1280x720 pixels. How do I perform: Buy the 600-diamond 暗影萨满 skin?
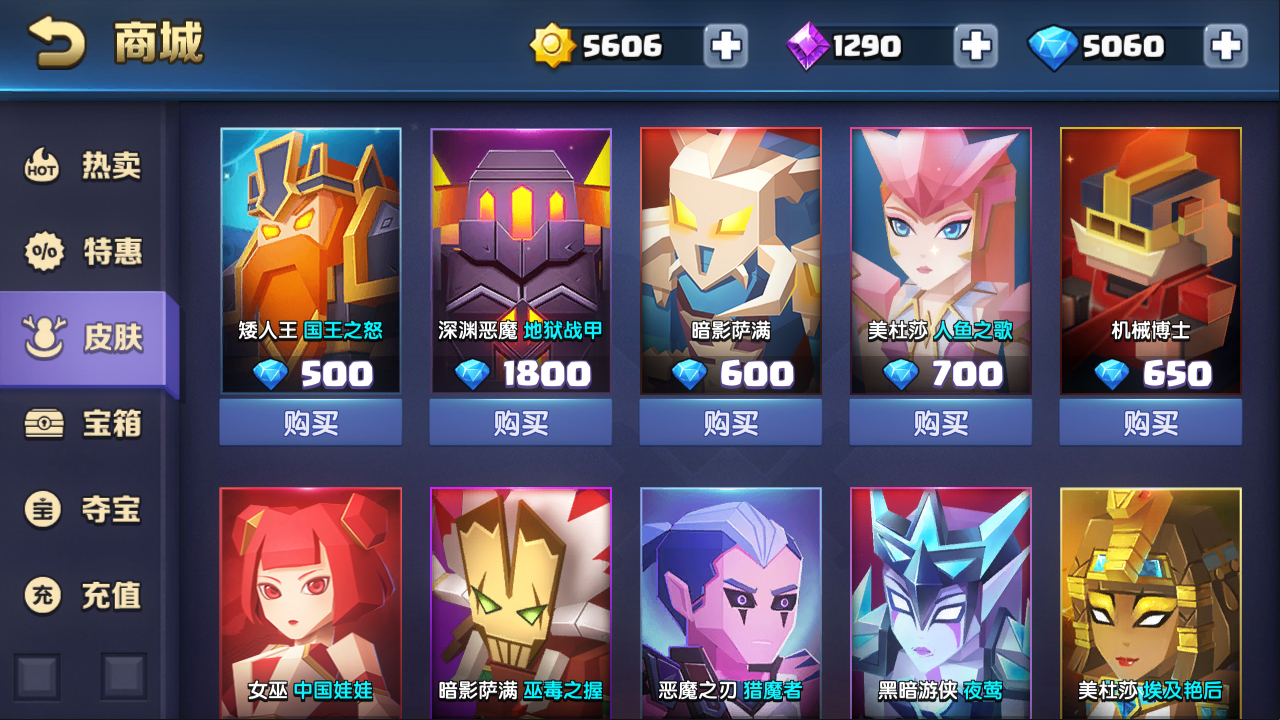[x=731, y=423]
